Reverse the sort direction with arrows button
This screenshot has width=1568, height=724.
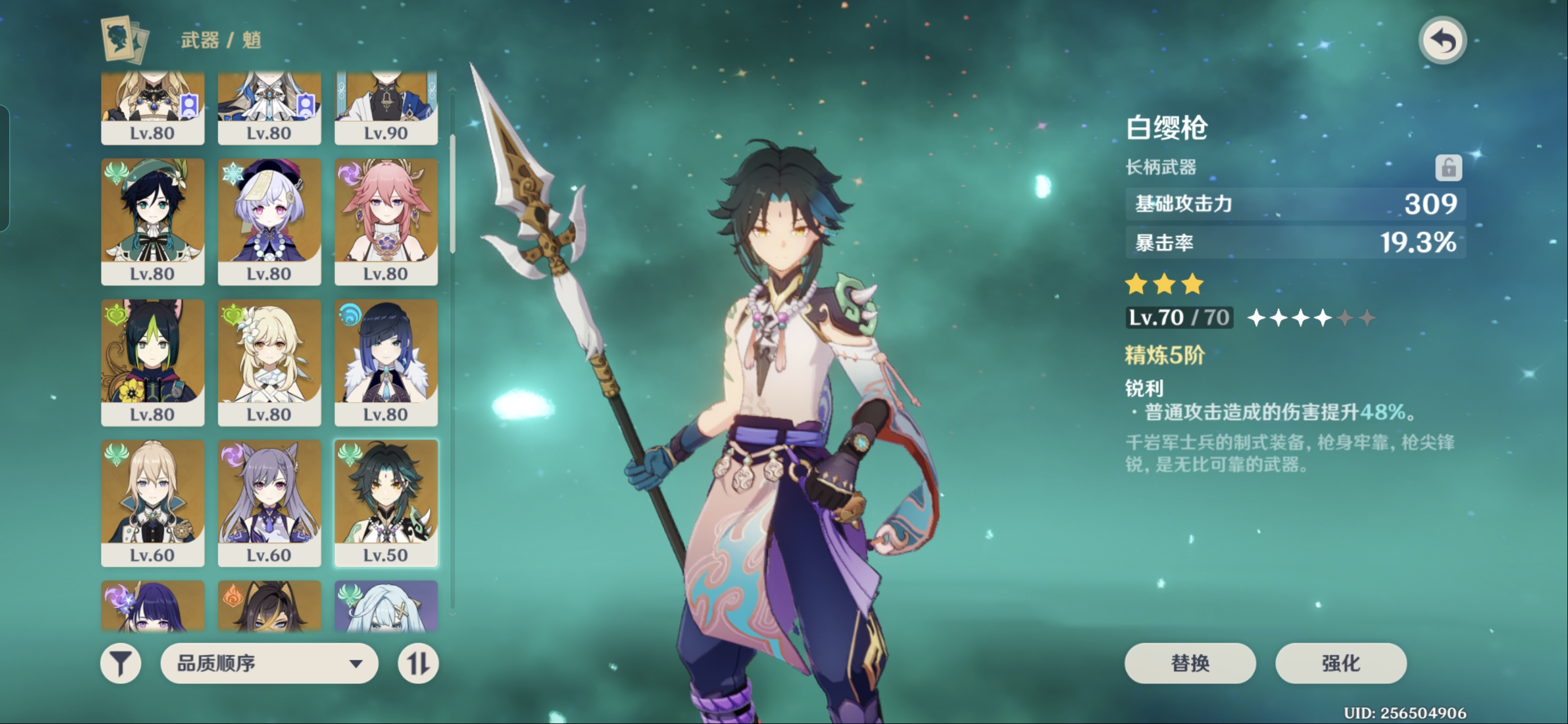(418, 663)
